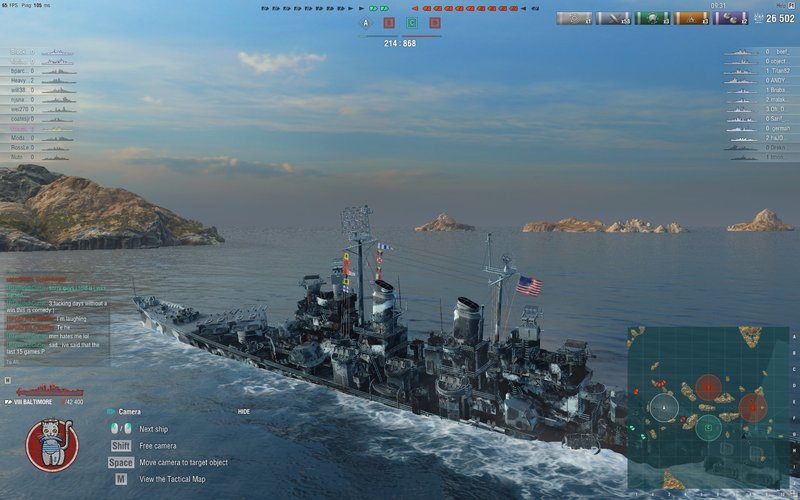
Task: Click the grey gear ribbon counter
Action: [x=574, y=18]
